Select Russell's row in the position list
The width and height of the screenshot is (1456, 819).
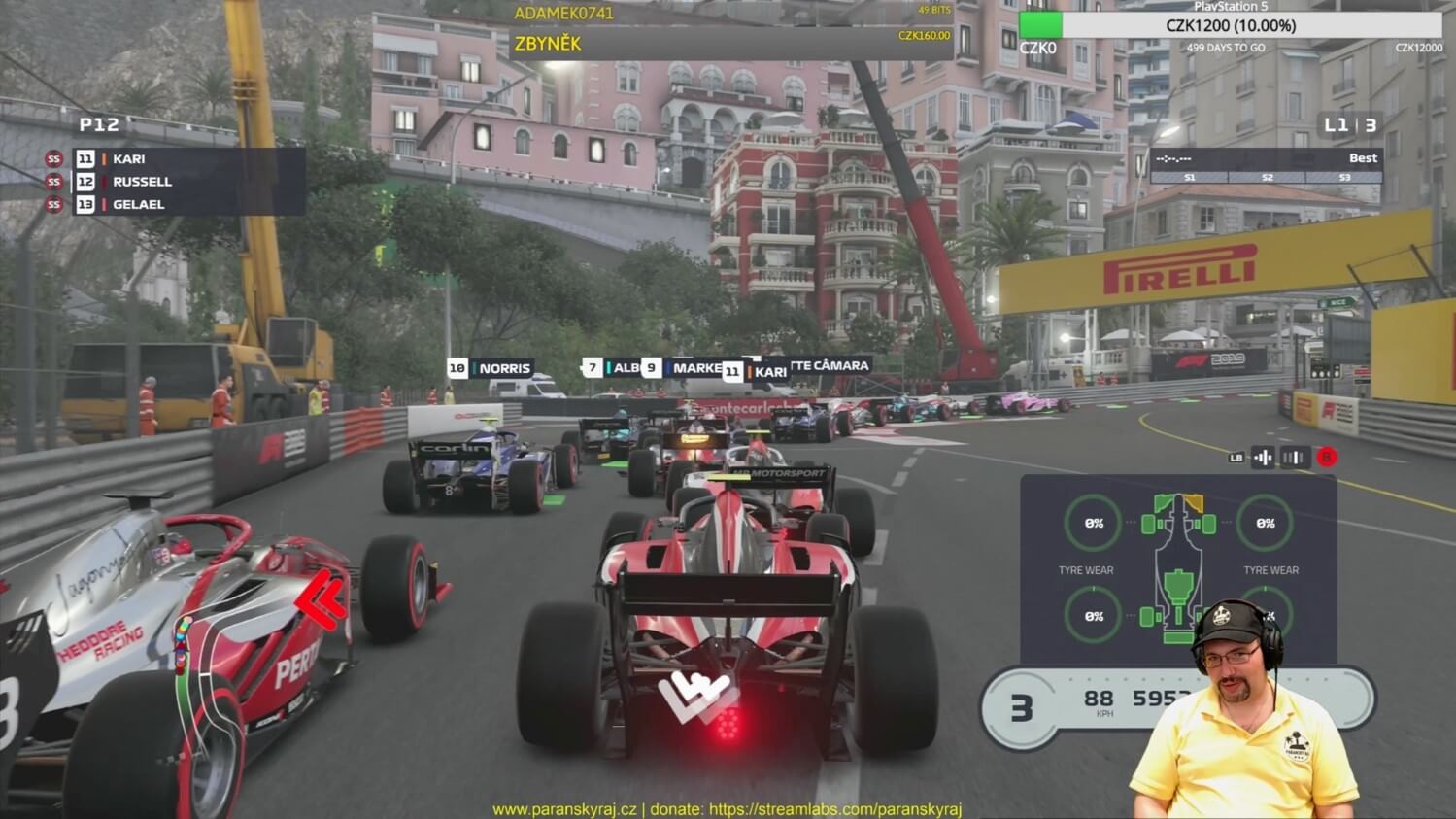(185, 182)
